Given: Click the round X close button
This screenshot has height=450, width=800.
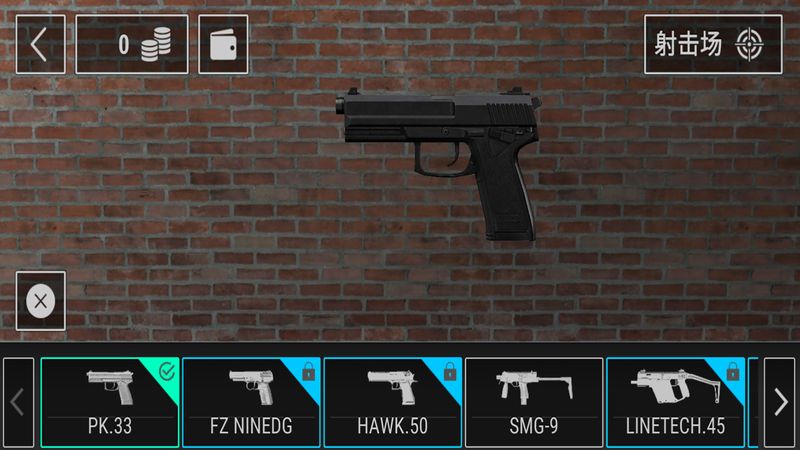Looking at the screenshot, I should 41,301.
